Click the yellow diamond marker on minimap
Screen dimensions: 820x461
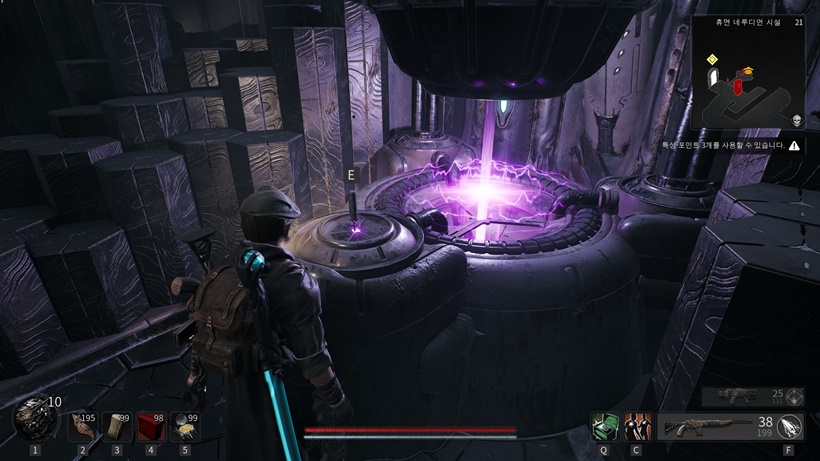pyautogui.click(x=712, y=60)
